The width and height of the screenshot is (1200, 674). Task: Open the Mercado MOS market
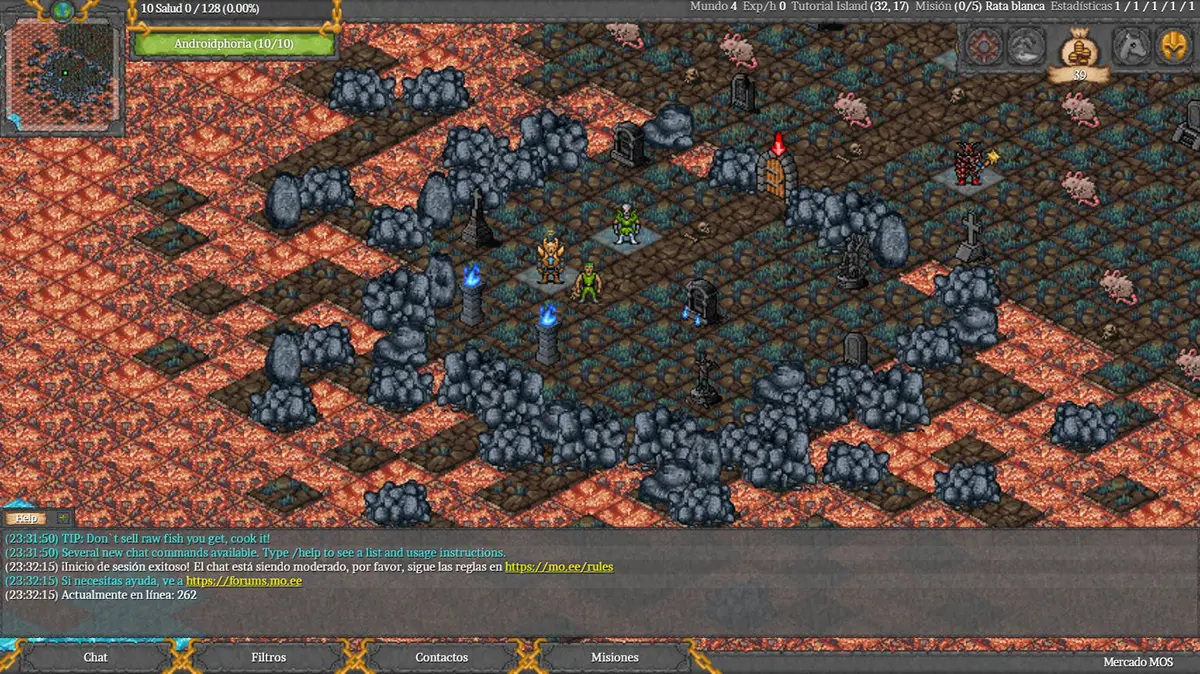1138,662
